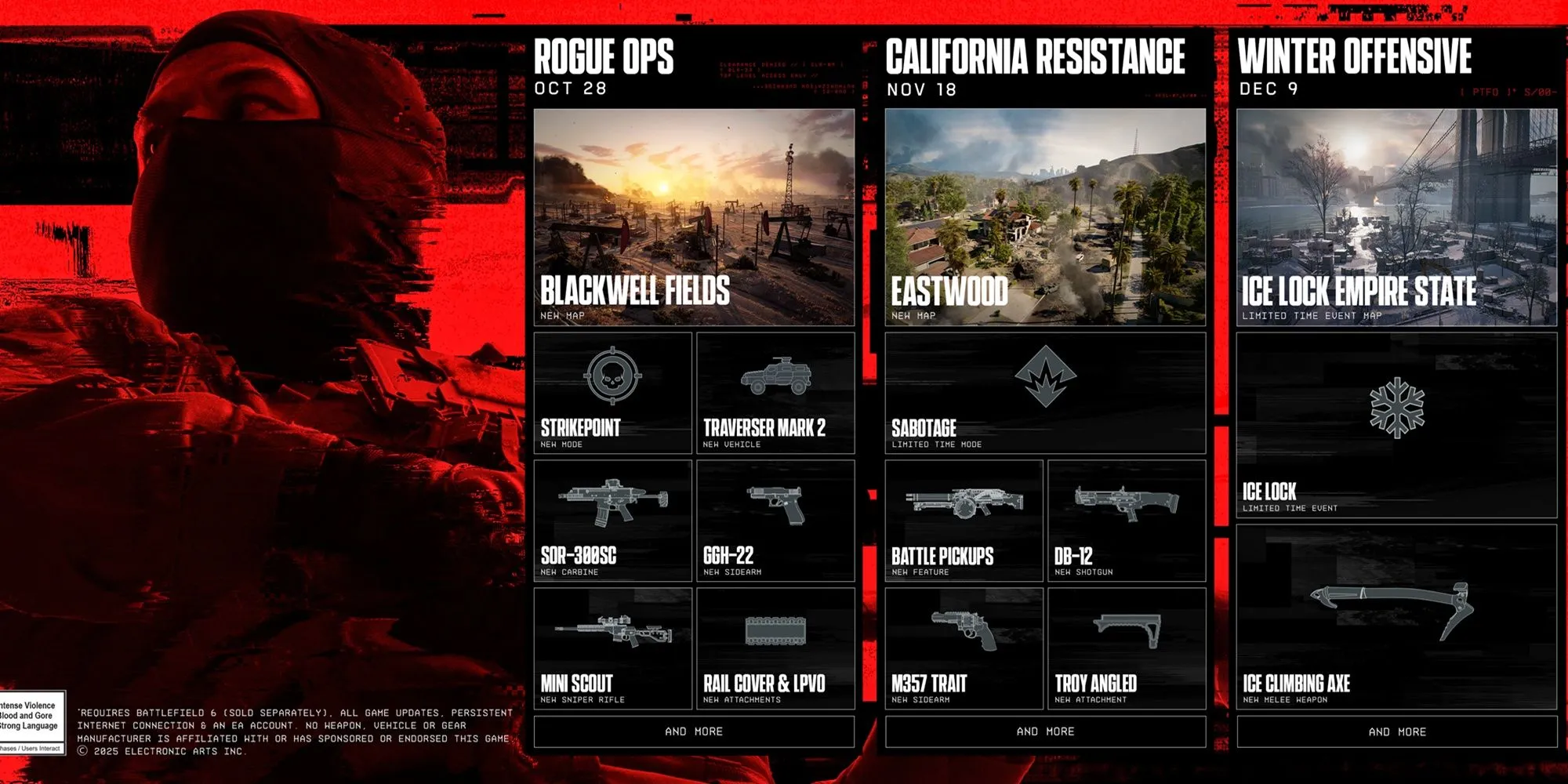Screen dimensions: 1568x784
Task: Select the Eastwood new map tile
Action: (x=1045, y=217)
